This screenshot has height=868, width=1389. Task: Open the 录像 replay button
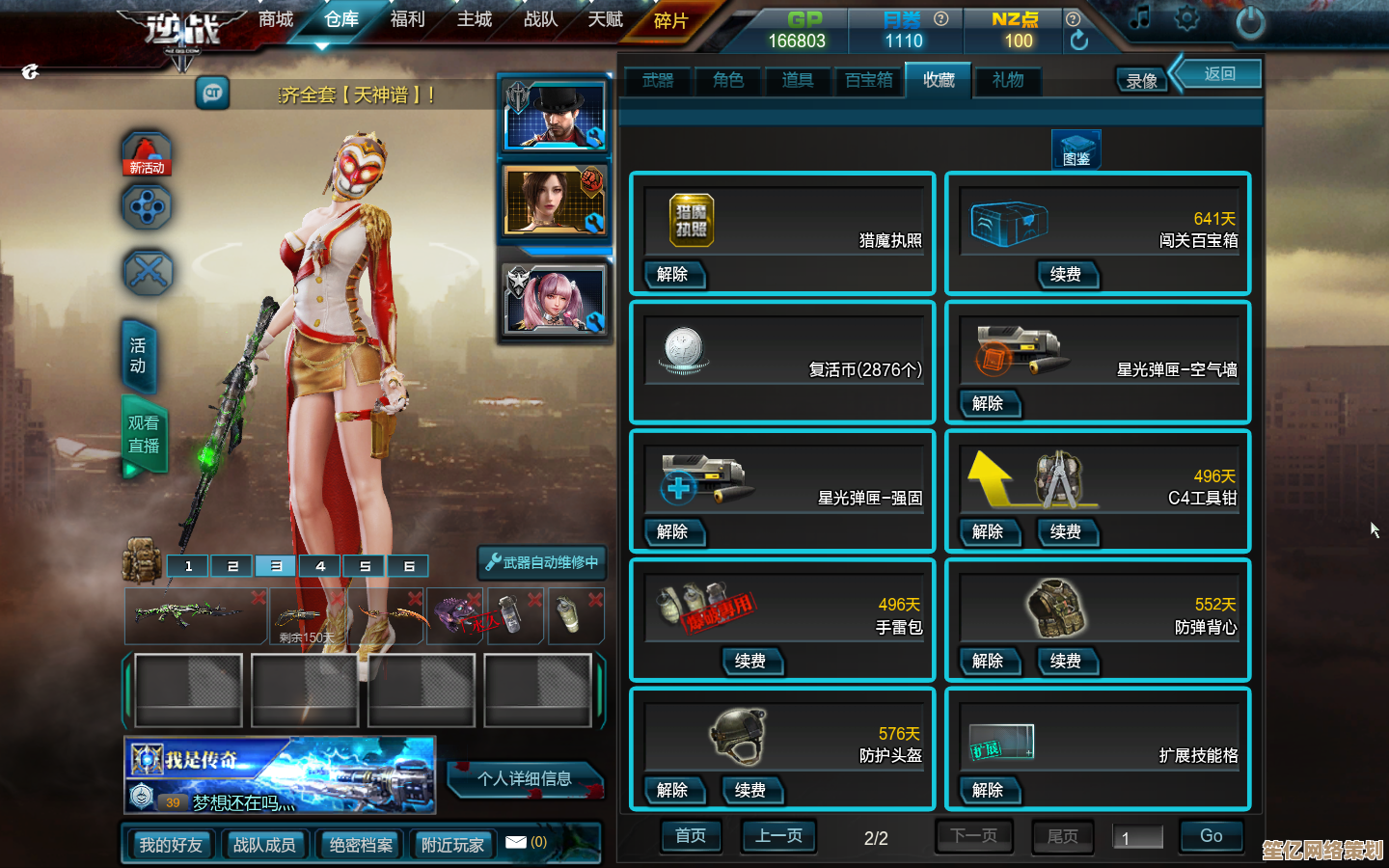[x=1141, y=82]
